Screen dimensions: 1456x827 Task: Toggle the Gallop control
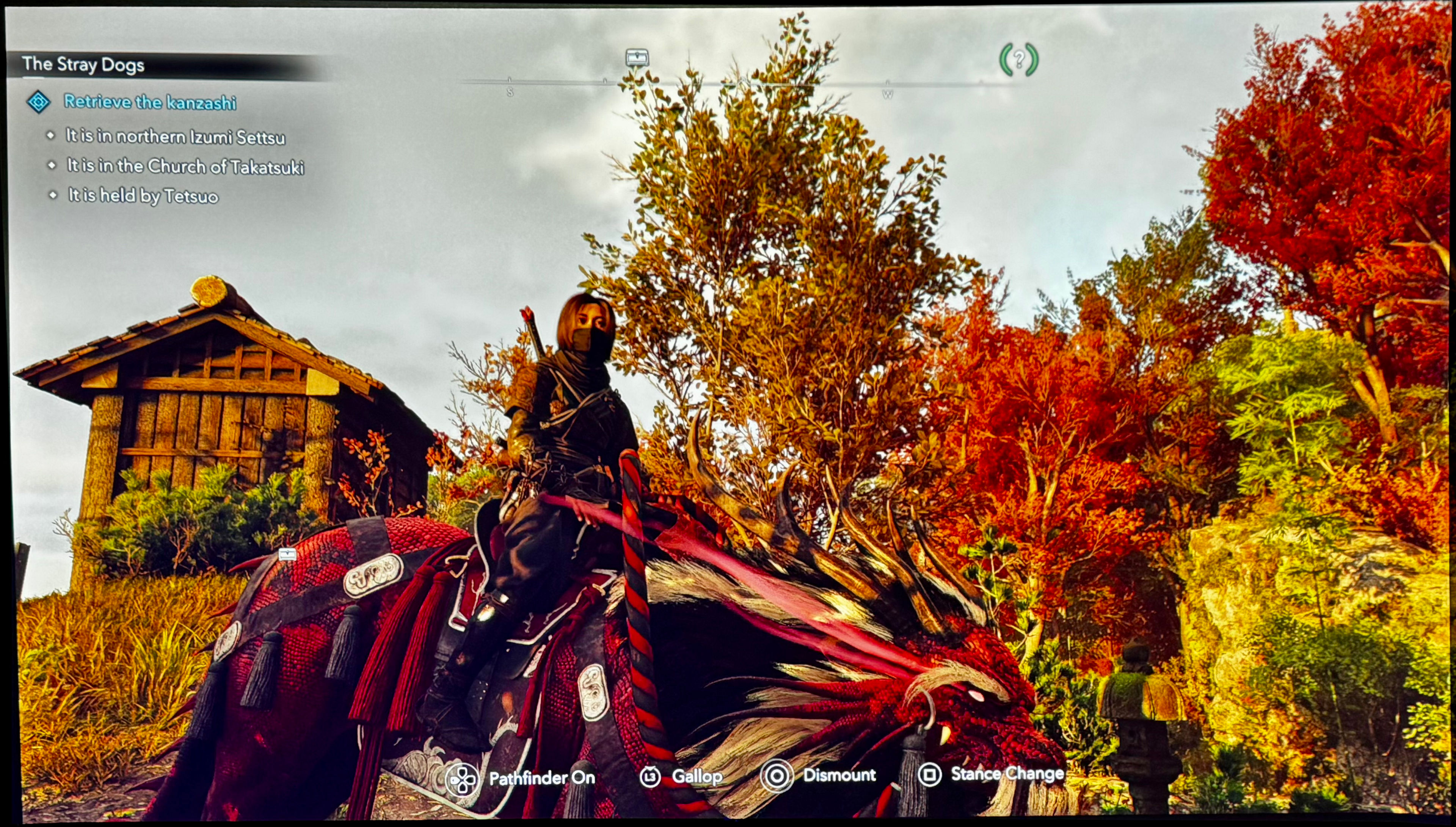697,777
